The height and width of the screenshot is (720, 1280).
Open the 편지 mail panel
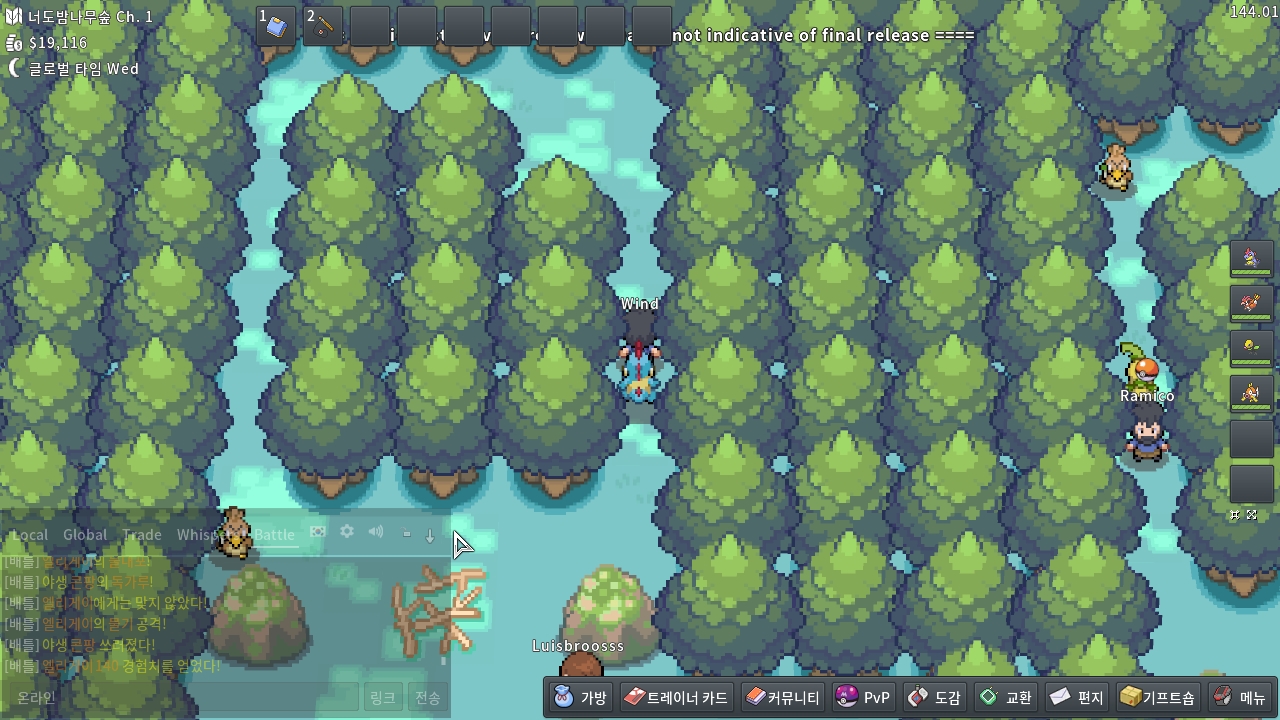[1076, 697]
